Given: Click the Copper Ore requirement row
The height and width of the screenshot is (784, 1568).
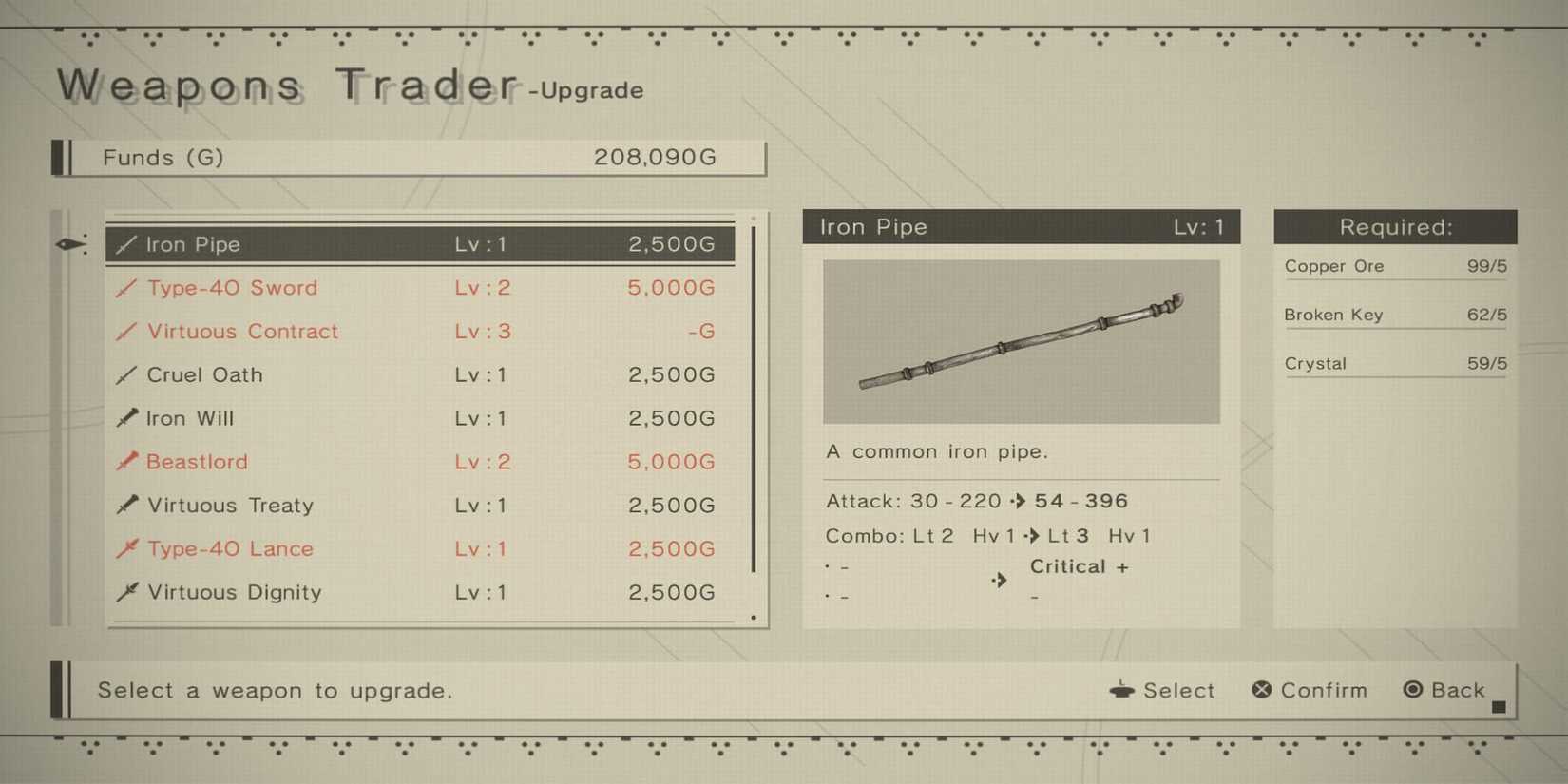Looking at the screenshot, I should (x=1394, y=266).
